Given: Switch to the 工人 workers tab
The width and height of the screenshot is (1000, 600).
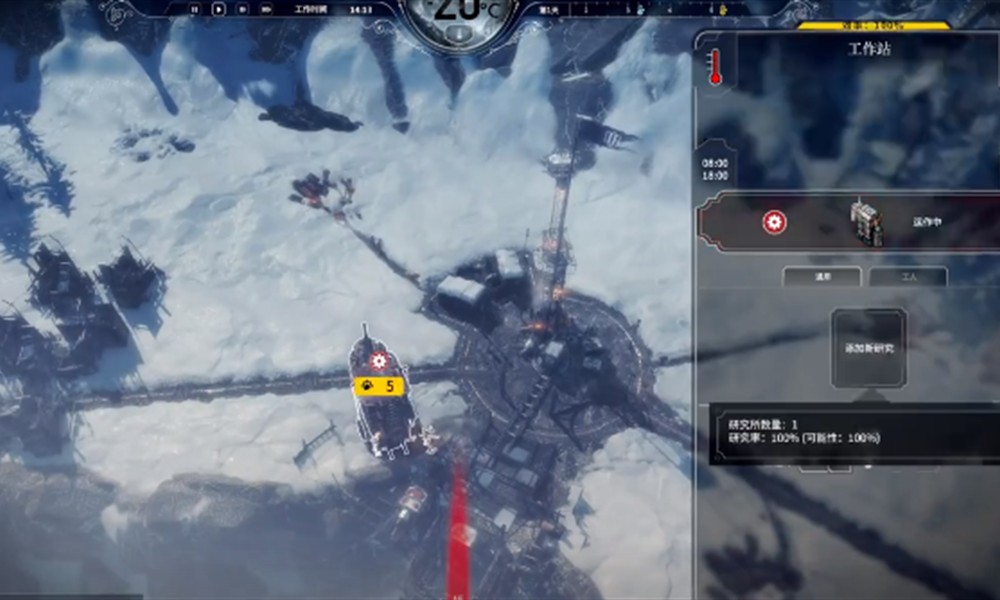Looking at the screenshot, I should (x=907, y=276).
